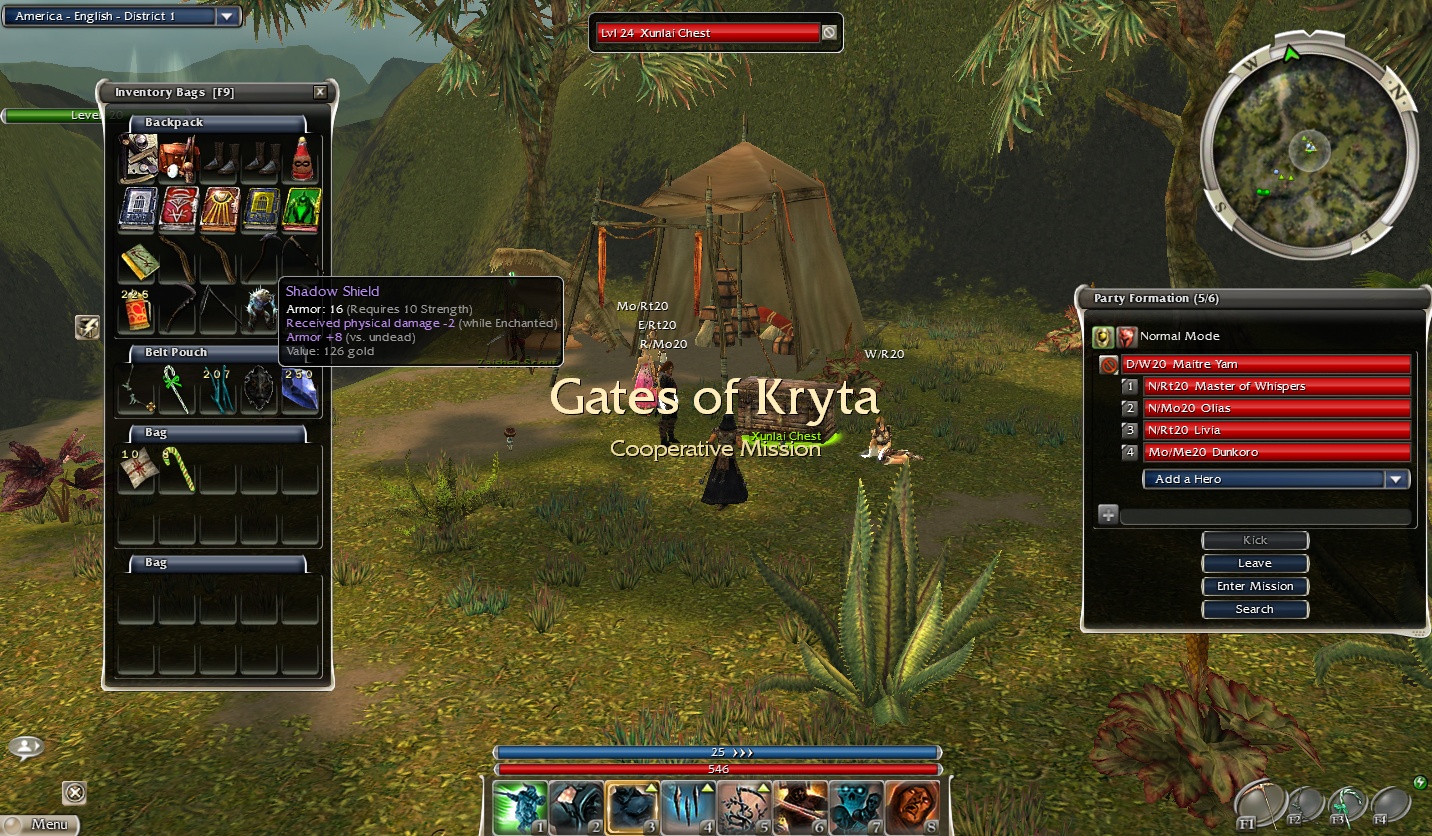Use skill 7 with the glowing blue skull

click(856, 808)
